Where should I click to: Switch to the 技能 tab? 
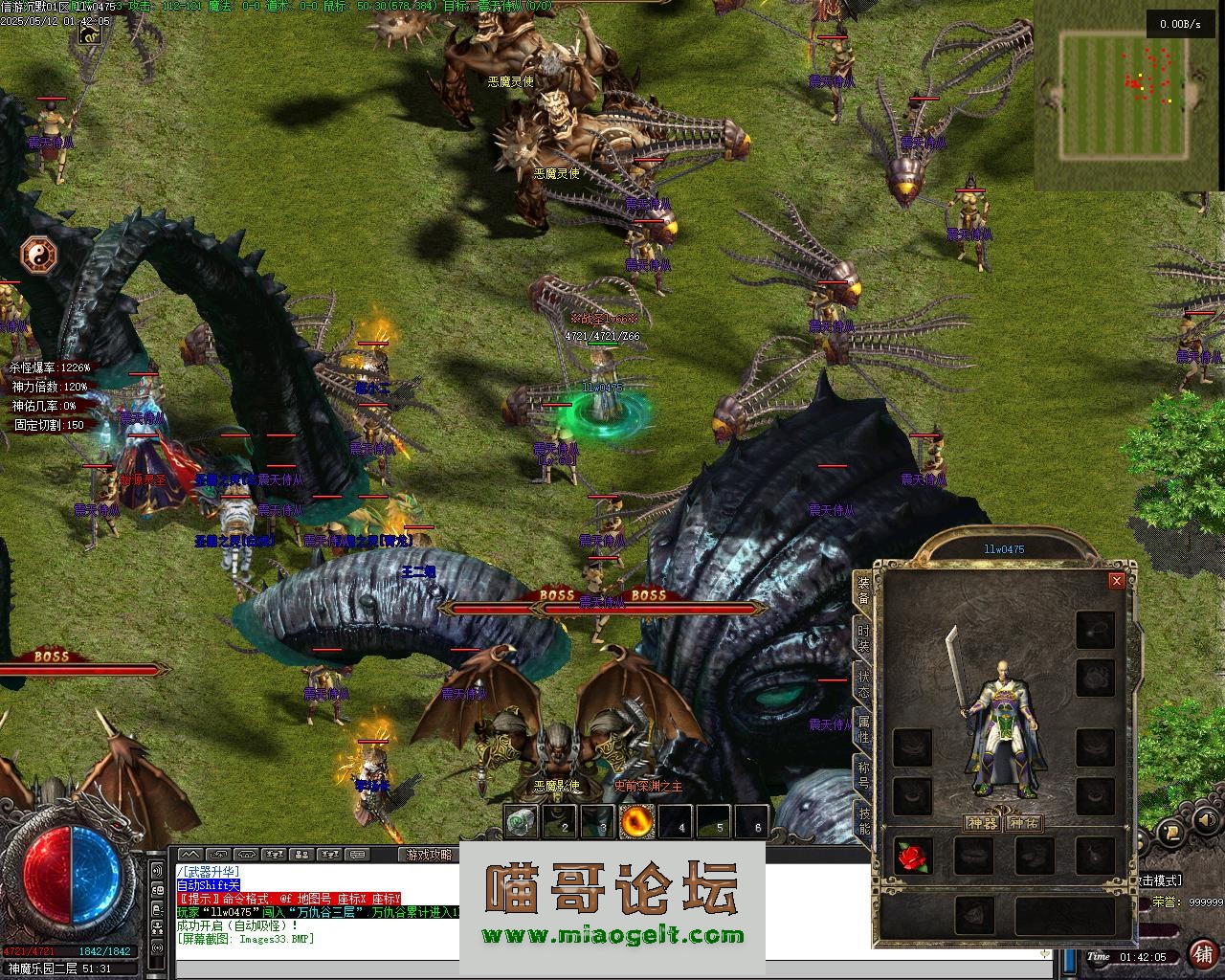(x=863, y=821)
